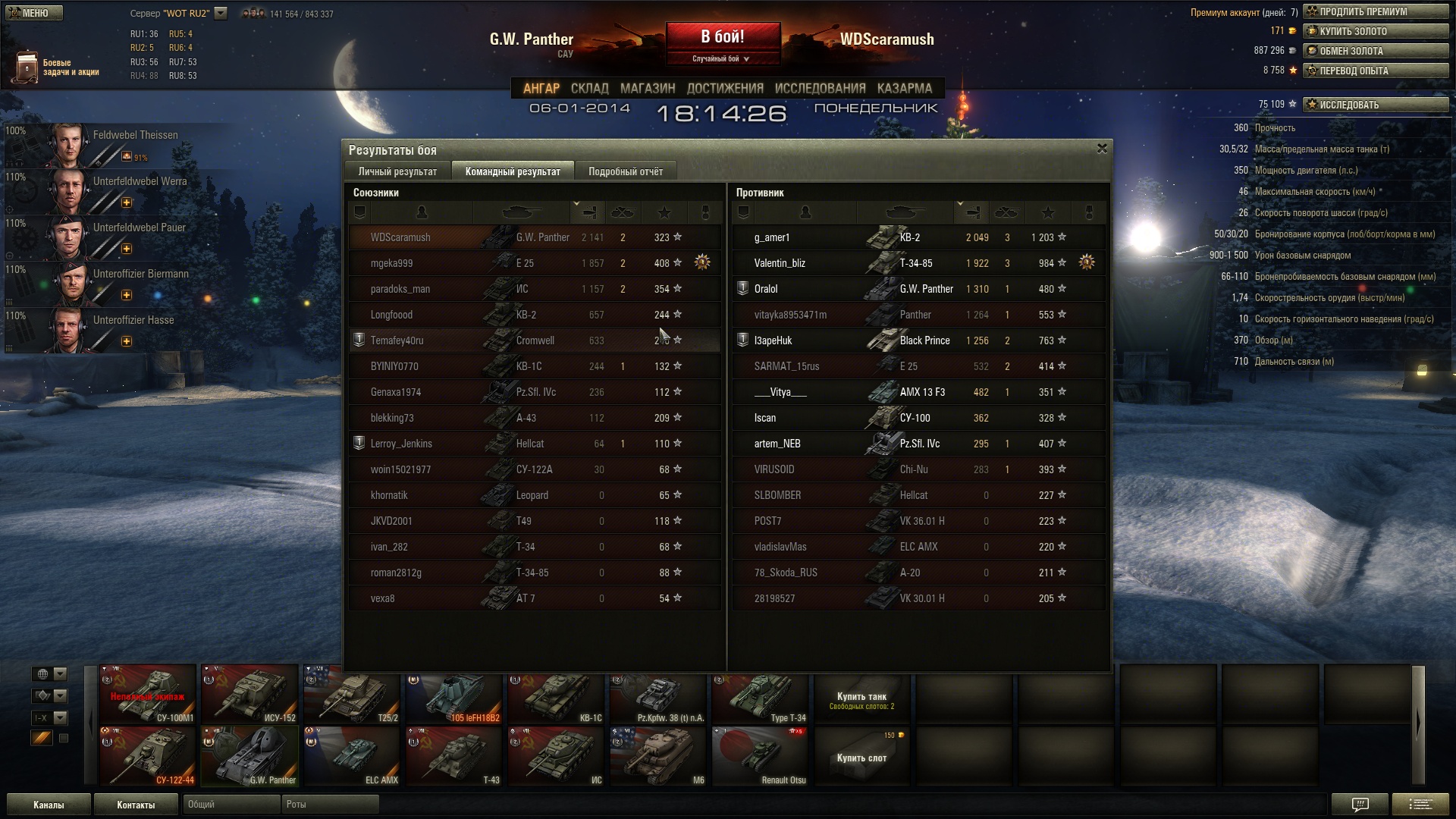Choose КУПИТЬ ЗОЛОТО

tap(1376, 32)
